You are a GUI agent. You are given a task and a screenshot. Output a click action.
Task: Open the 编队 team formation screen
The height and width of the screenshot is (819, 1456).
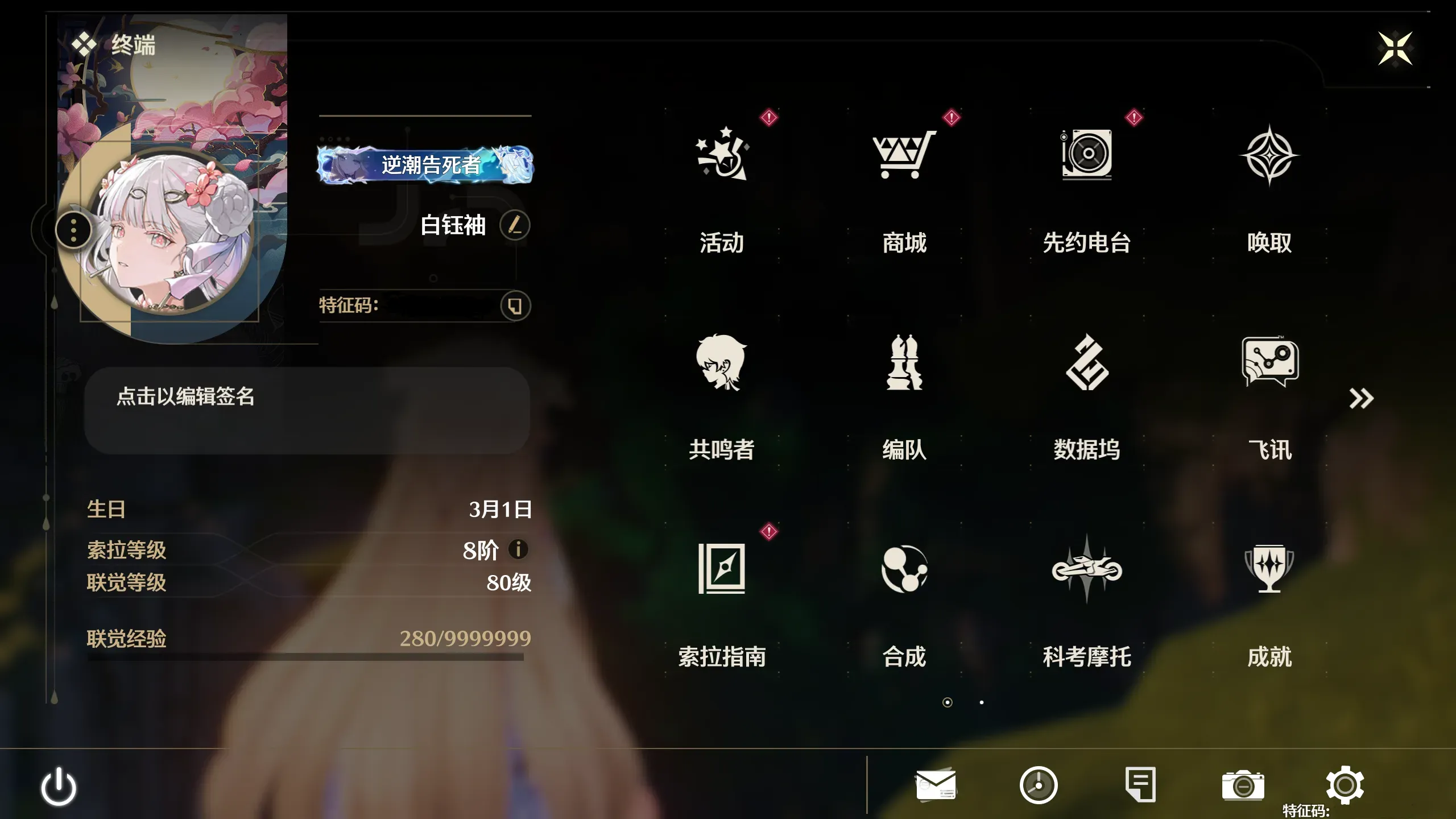904,387
